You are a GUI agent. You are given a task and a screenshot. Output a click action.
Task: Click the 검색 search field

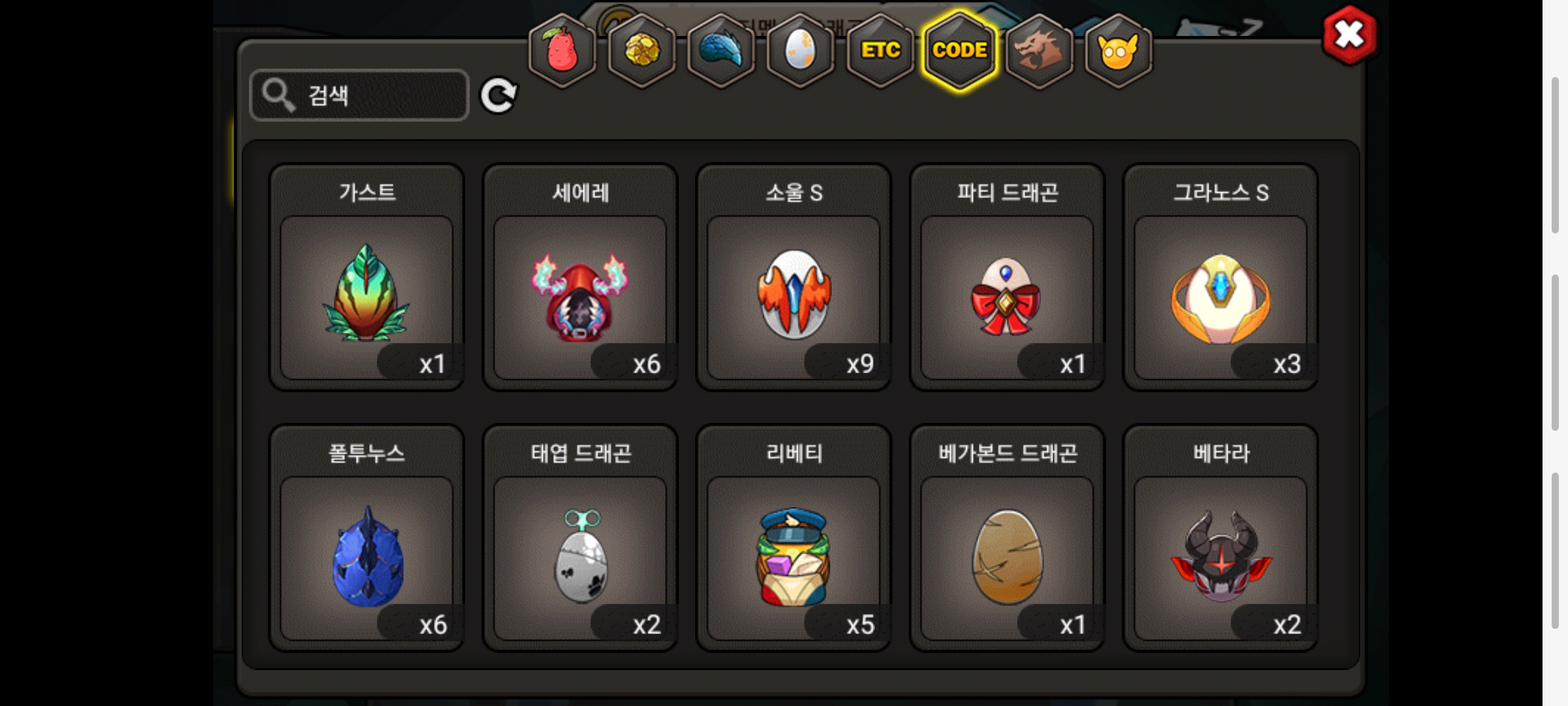(x=359, y=95)
